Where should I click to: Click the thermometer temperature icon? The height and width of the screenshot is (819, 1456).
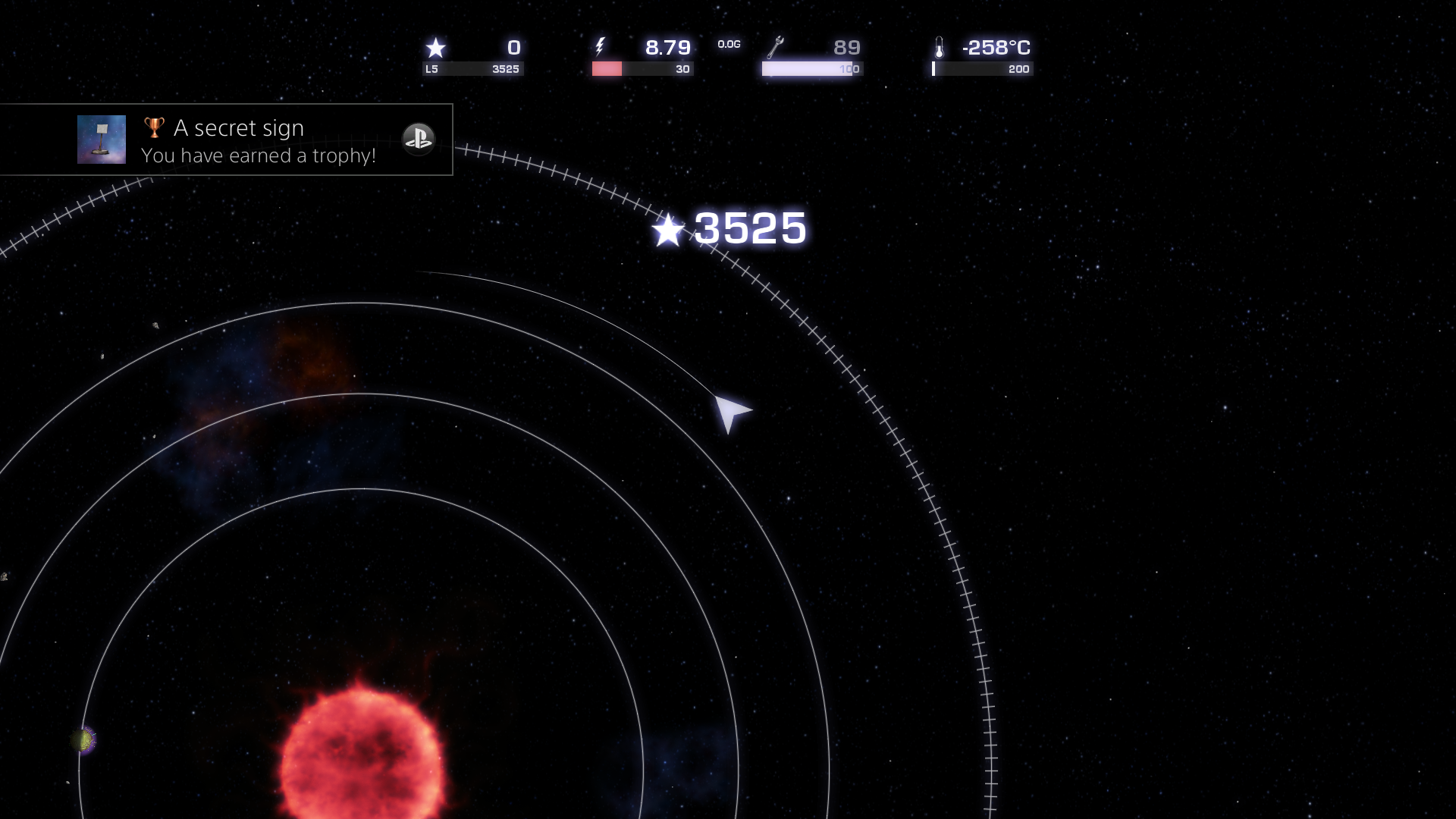click(x=940, y=48)
